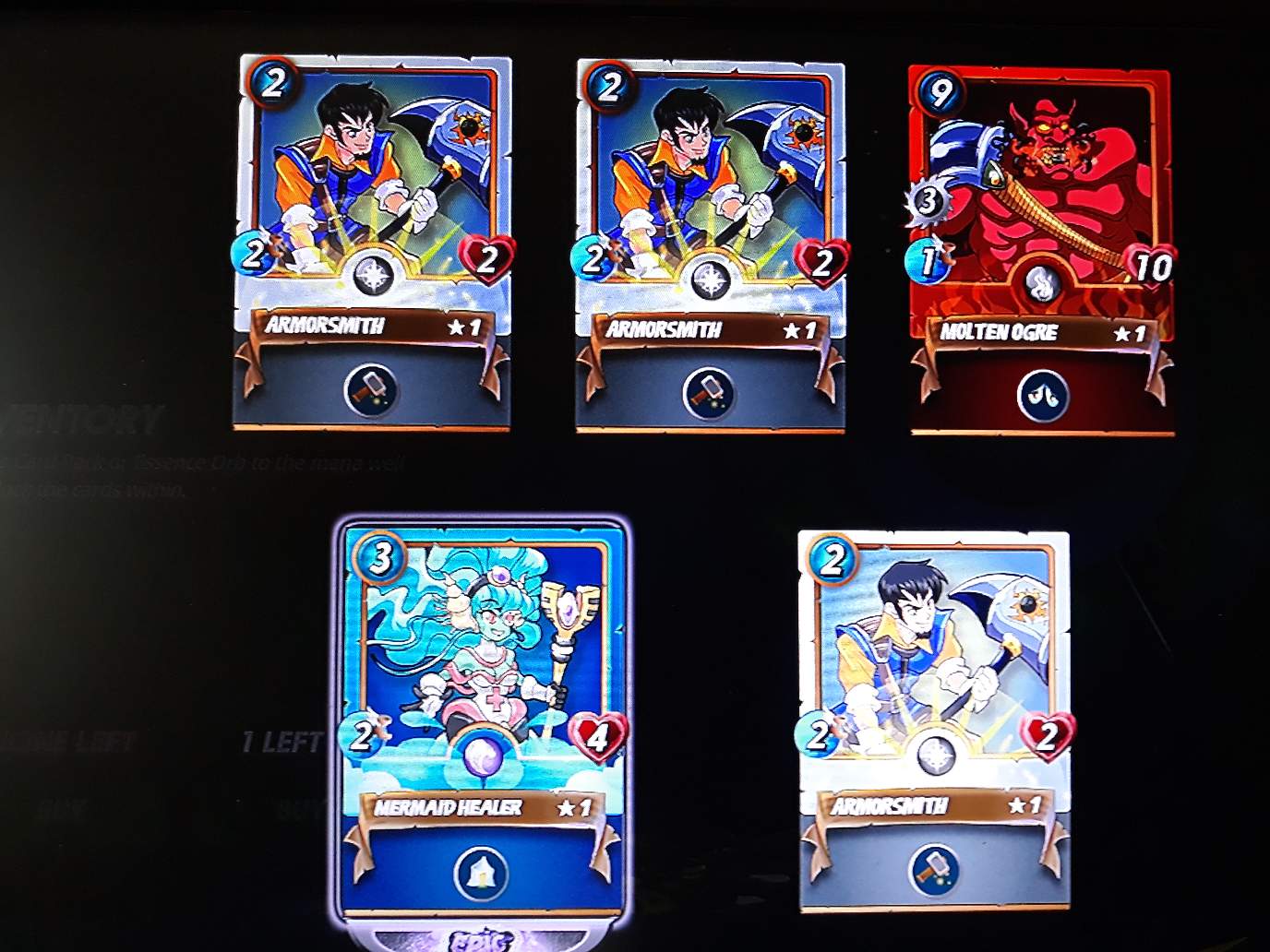Inspect Molten Ogre's ability icon
1270x952 pixels.
1043,396
